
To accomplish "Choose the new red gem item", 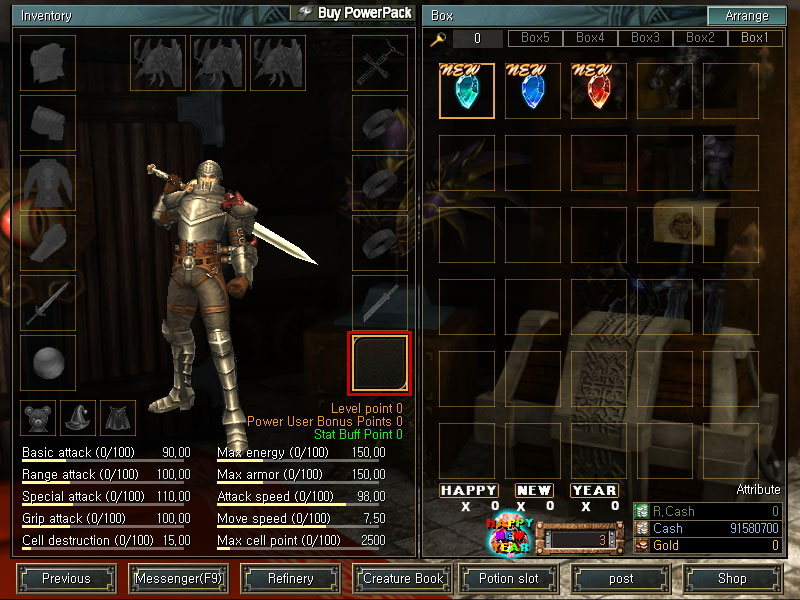I will coord(599,91).
